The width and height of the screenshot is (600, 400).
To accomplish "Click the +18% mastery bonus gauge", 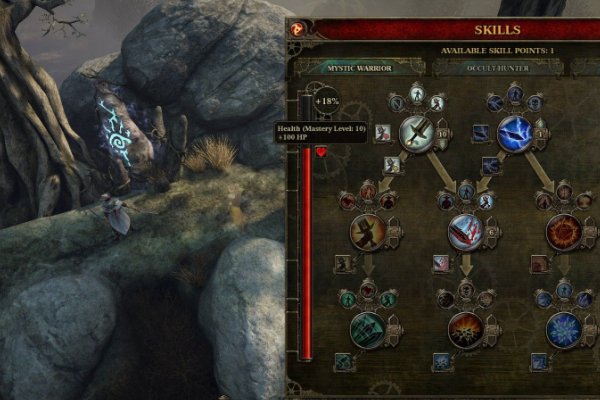I will click(x=327, y=101).
